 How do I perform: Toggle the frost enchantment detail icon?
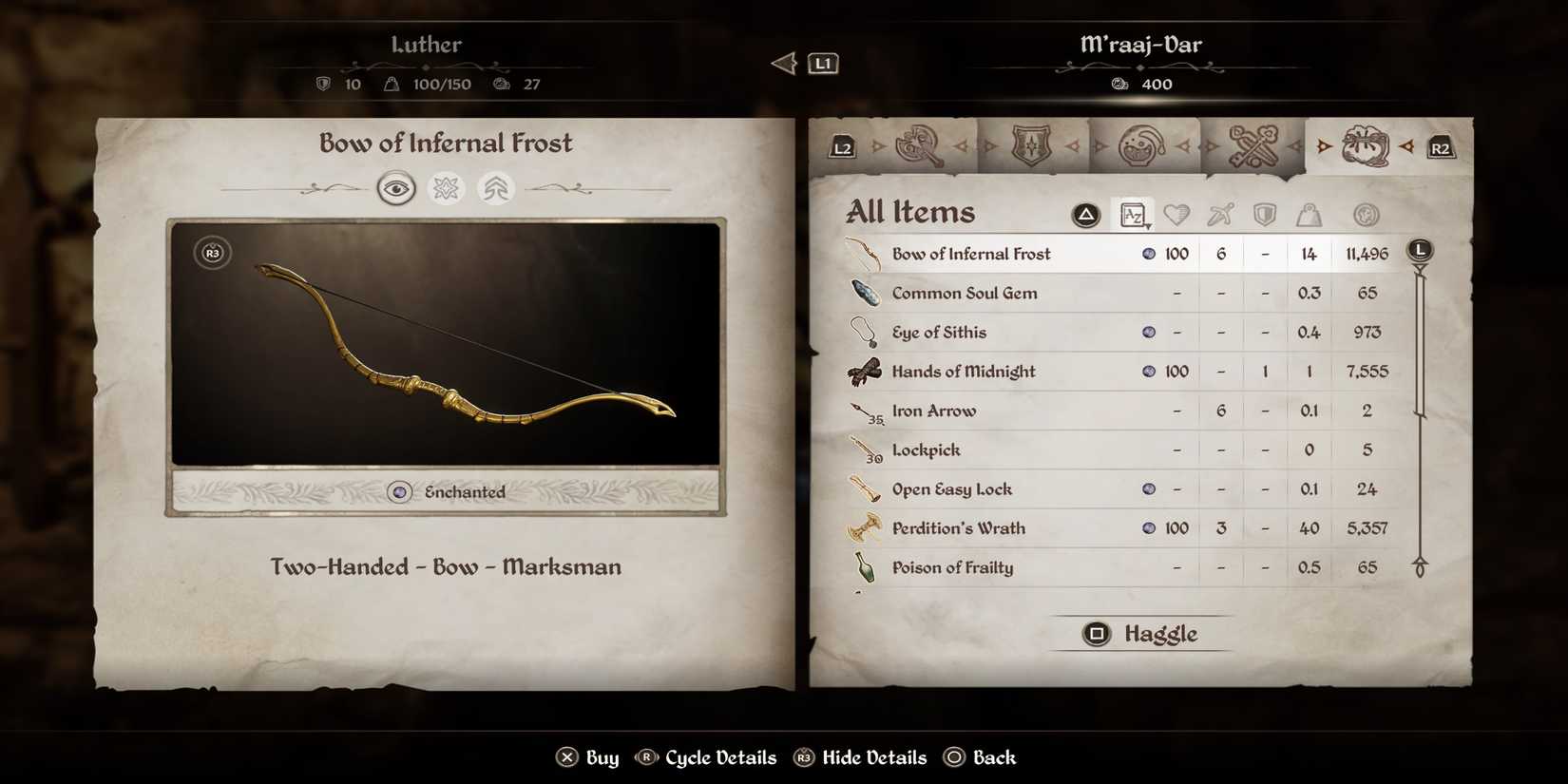tap(446, 188)
